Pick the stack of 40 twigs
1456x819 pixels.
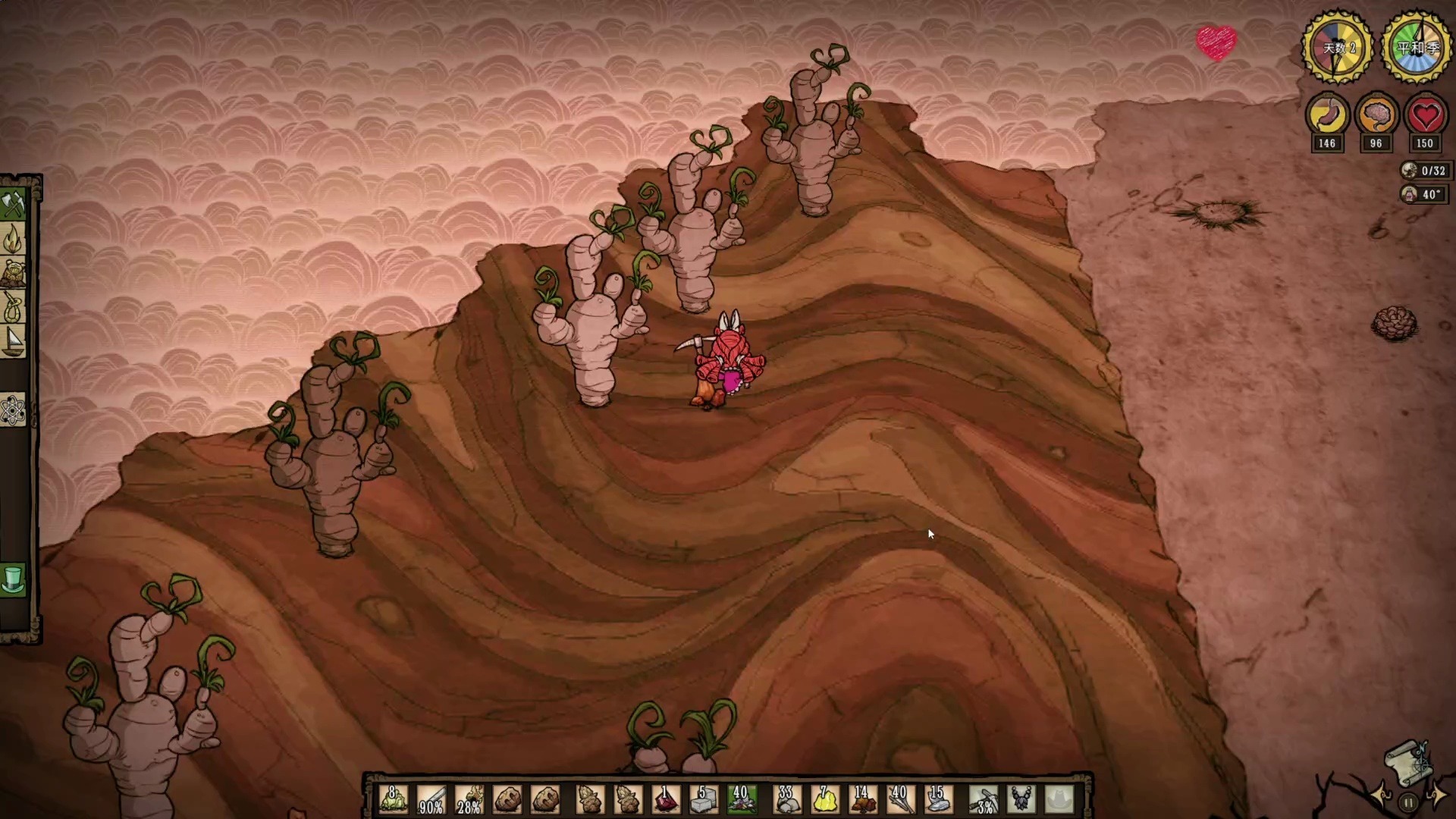point(900,799)
